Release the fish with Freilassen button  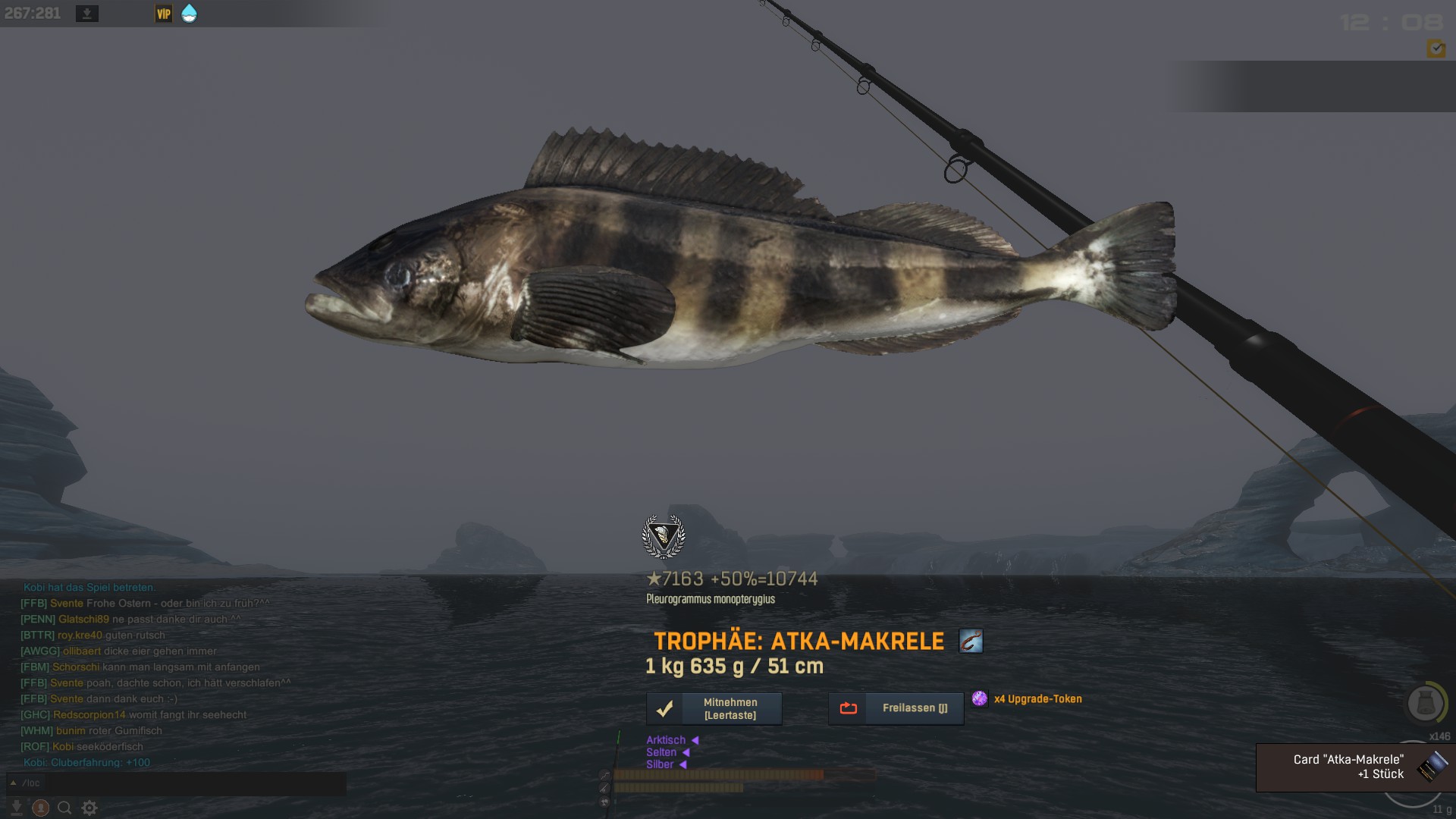pos(896,708)
